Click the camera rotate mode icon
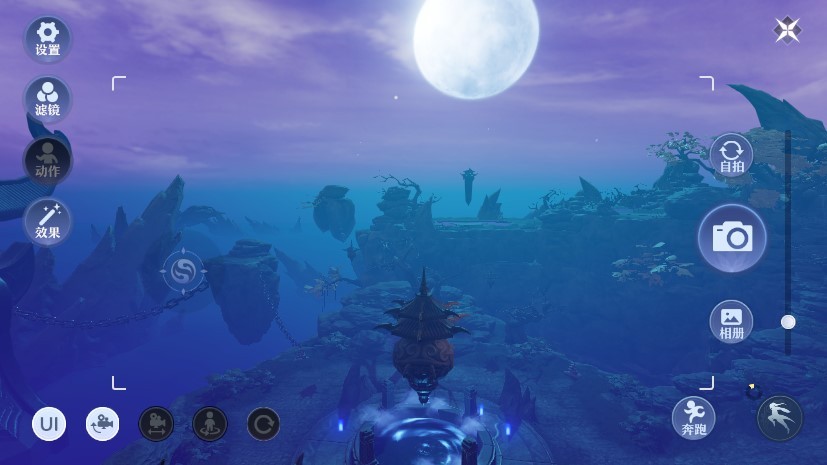Screen dimensions: 827x465 pos(102,424)
